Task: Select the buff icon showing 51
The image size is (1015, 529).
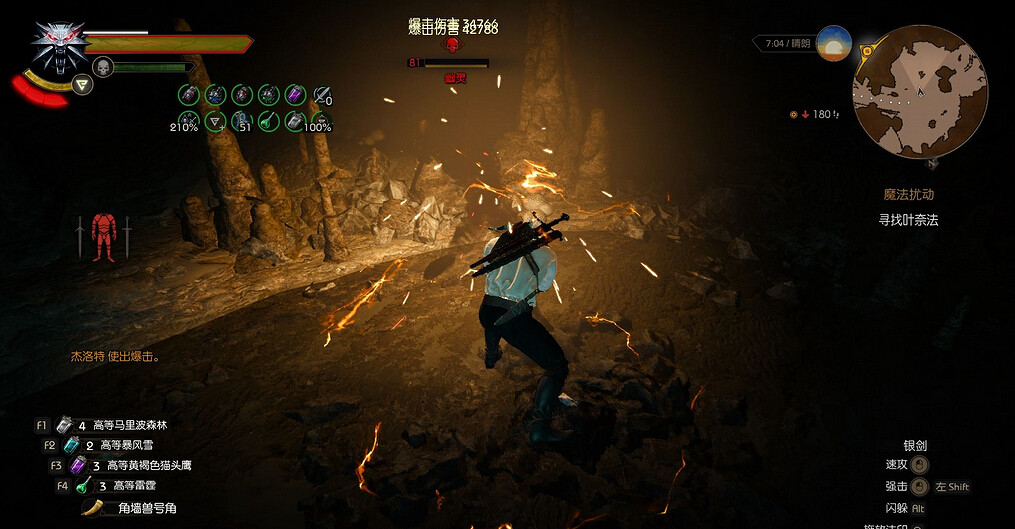Action: pos(242,121)
